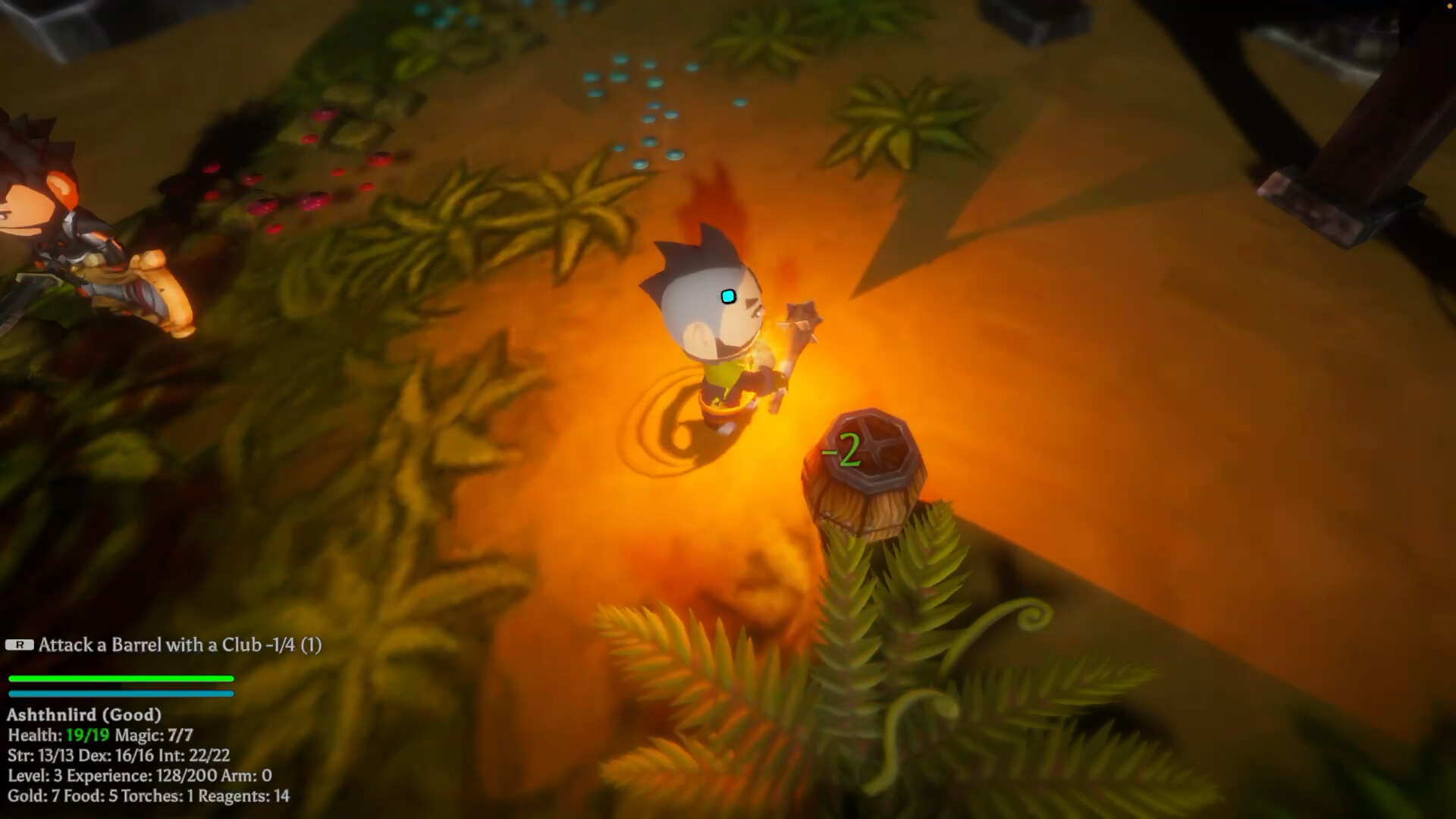Click the glowing cyan gem on the character's face
Image resolution: width=1456 pixels, height=819 pixels.
tap(727, 297)
